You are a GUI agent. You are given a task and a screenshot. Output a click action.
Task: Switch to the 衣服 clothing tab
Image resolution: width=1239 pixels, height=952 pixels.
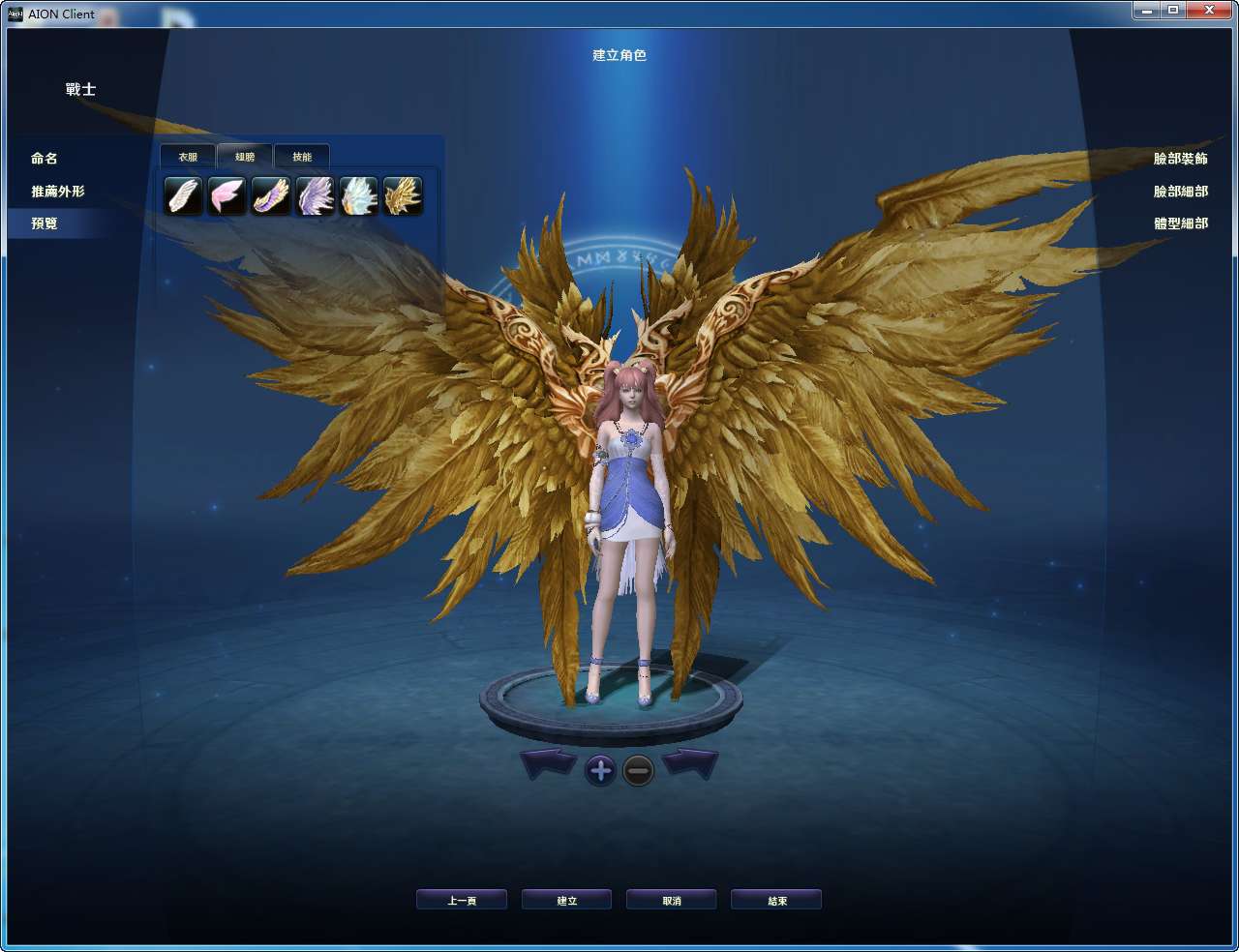[x=188, y=156]
